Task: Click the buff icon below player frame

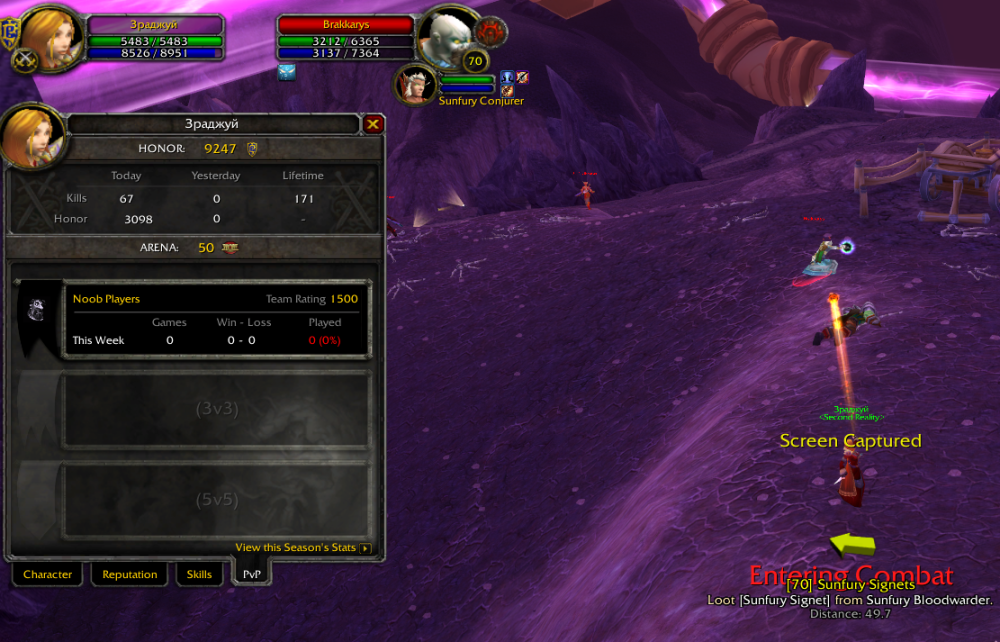Action: [x=287, y=73]
